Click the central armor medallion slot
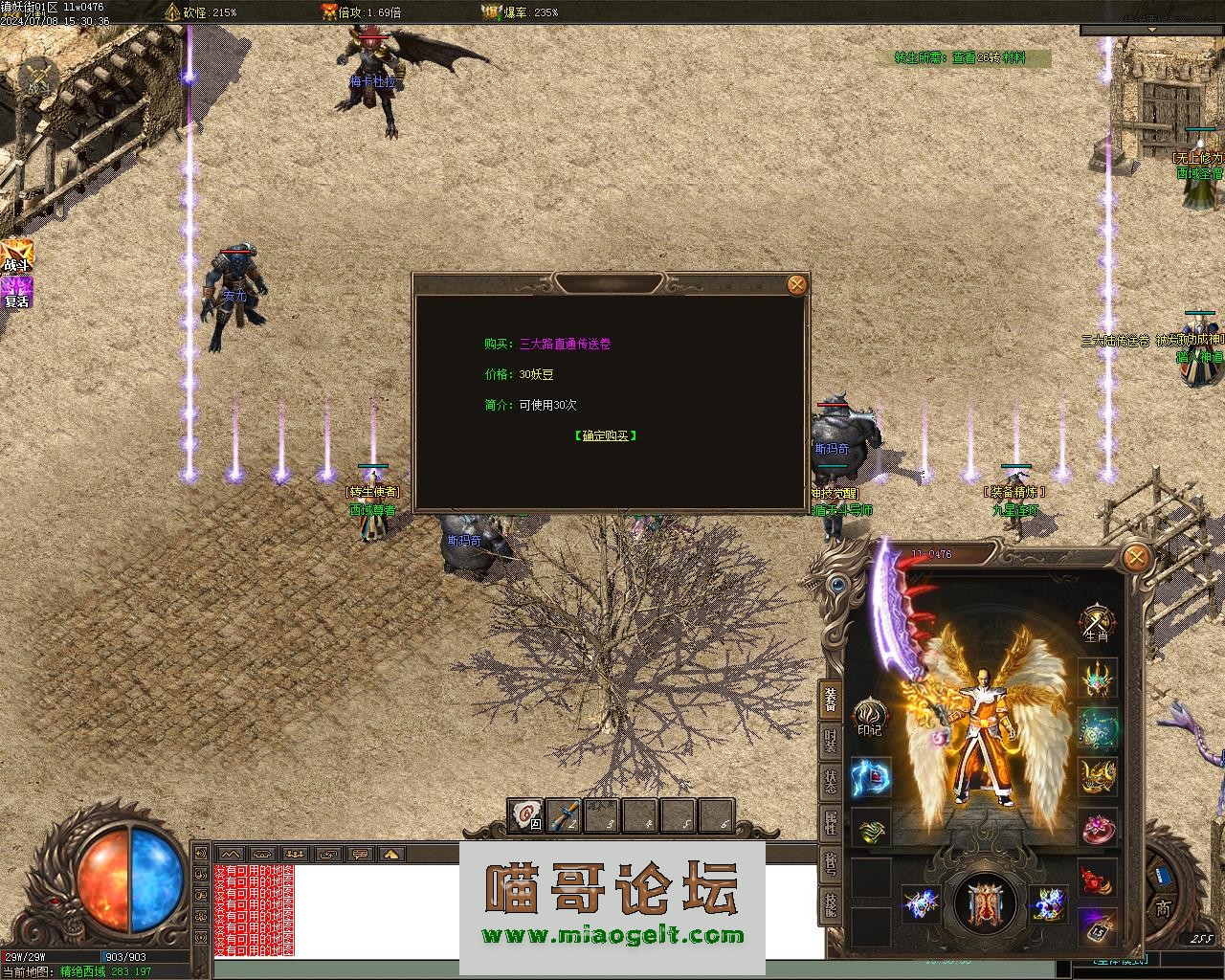This screenshot has height=980, width=1225. click(x=984, y=904)
